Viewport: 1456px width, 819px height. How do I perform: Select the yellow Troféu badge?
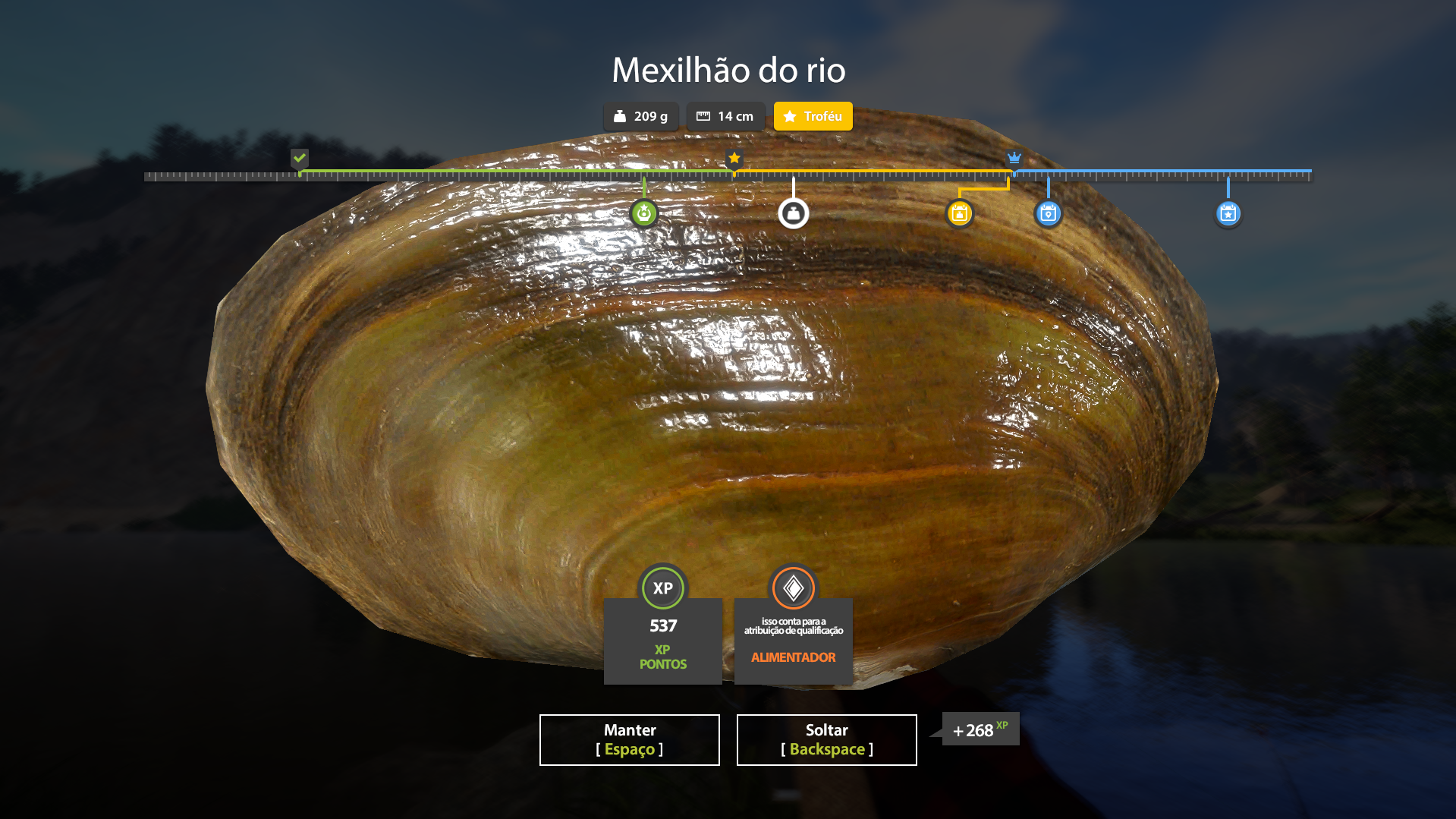pyautogui.click(x=813, y=116)
